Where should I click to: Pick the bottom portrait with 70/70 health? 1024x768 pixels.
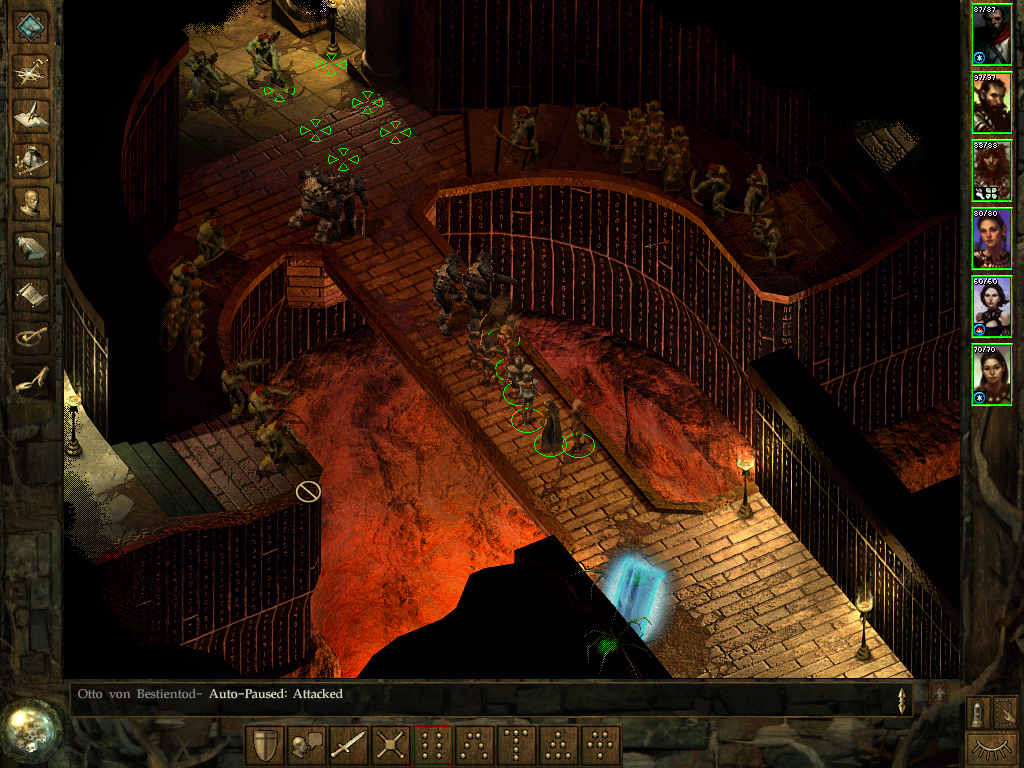(x=991, y=374)
